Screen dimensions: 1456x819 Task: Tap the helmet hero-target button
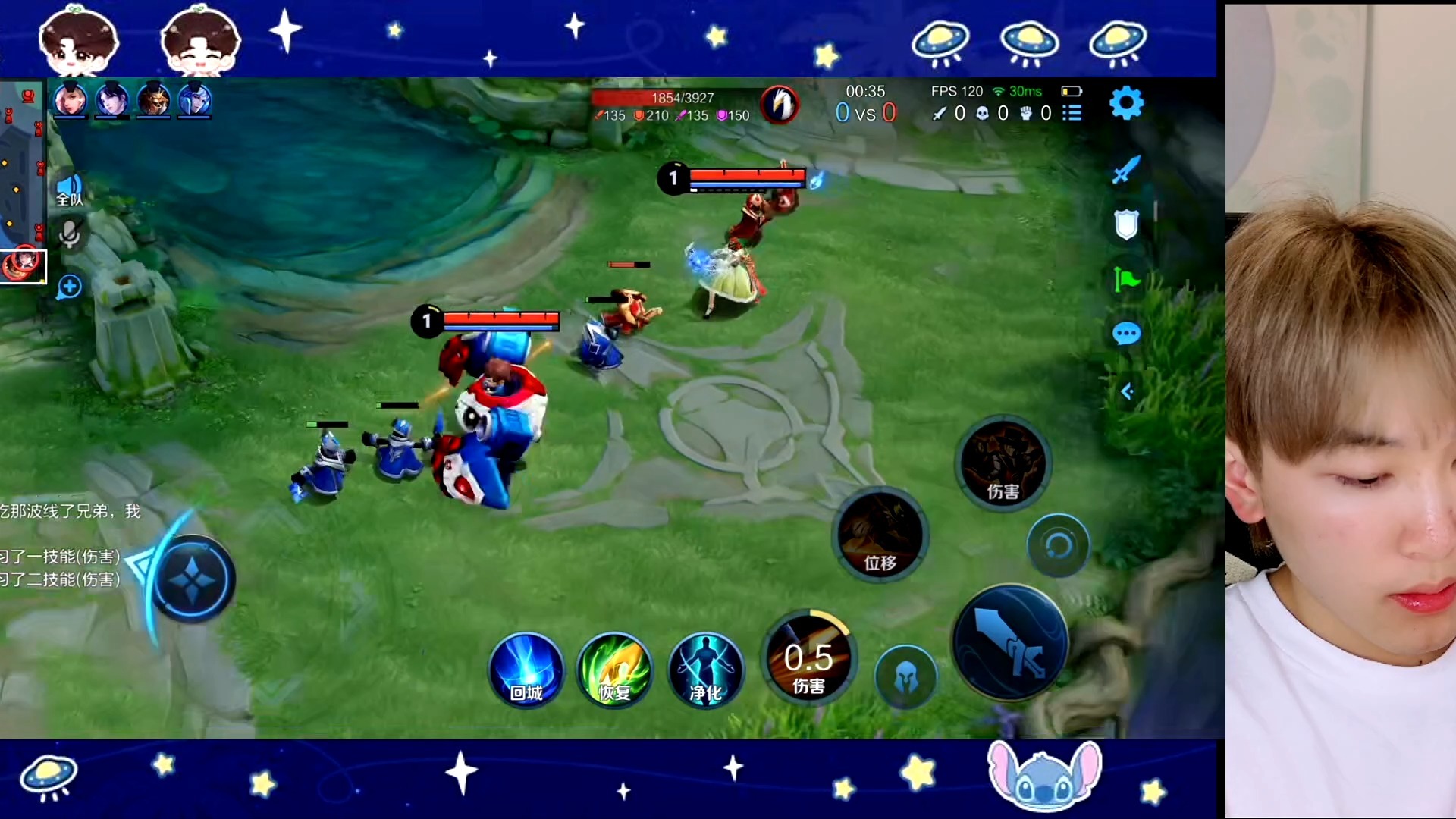[905, 677]
